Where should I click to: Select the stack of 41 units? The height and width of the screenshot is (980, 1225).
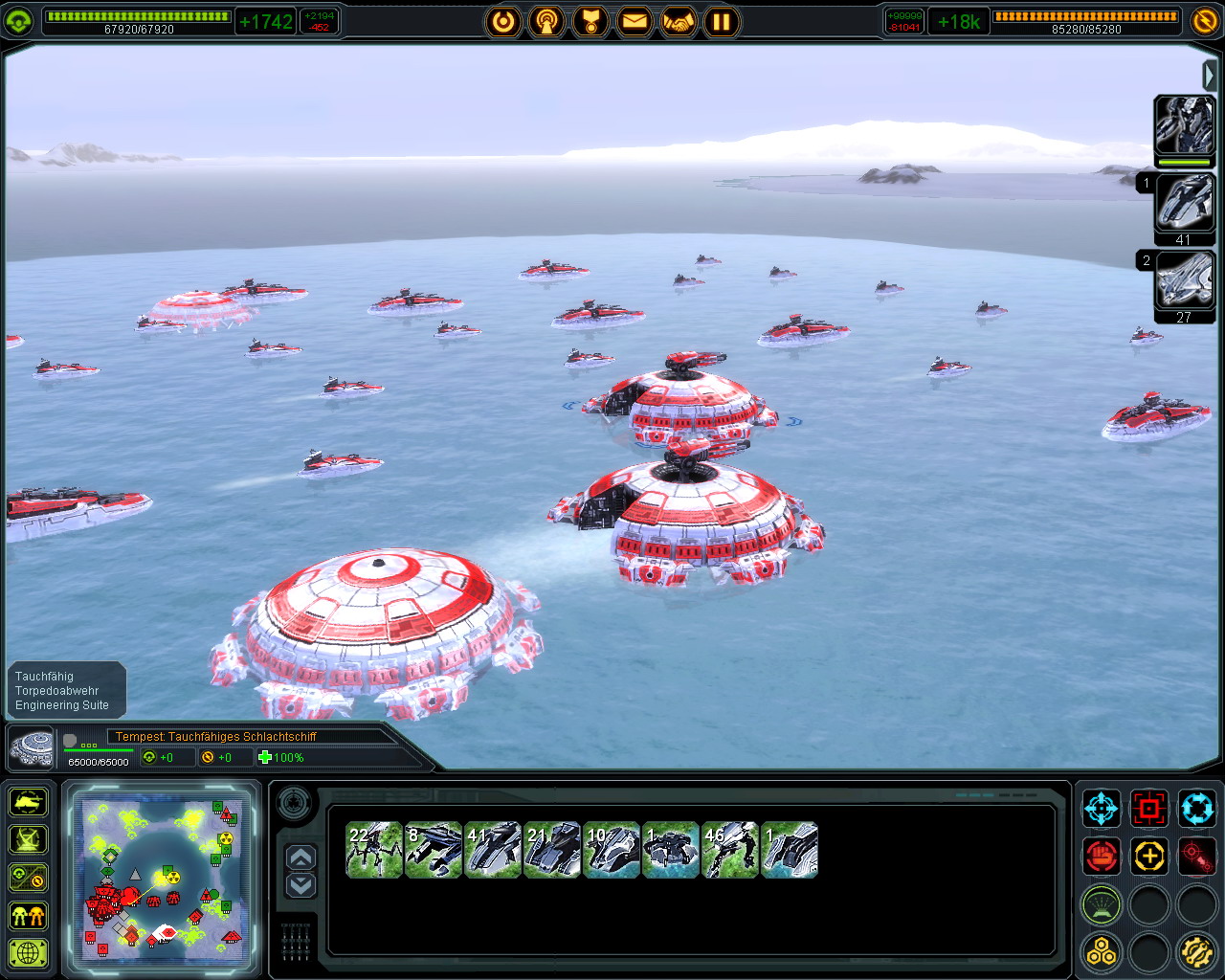tap(493, 850)
